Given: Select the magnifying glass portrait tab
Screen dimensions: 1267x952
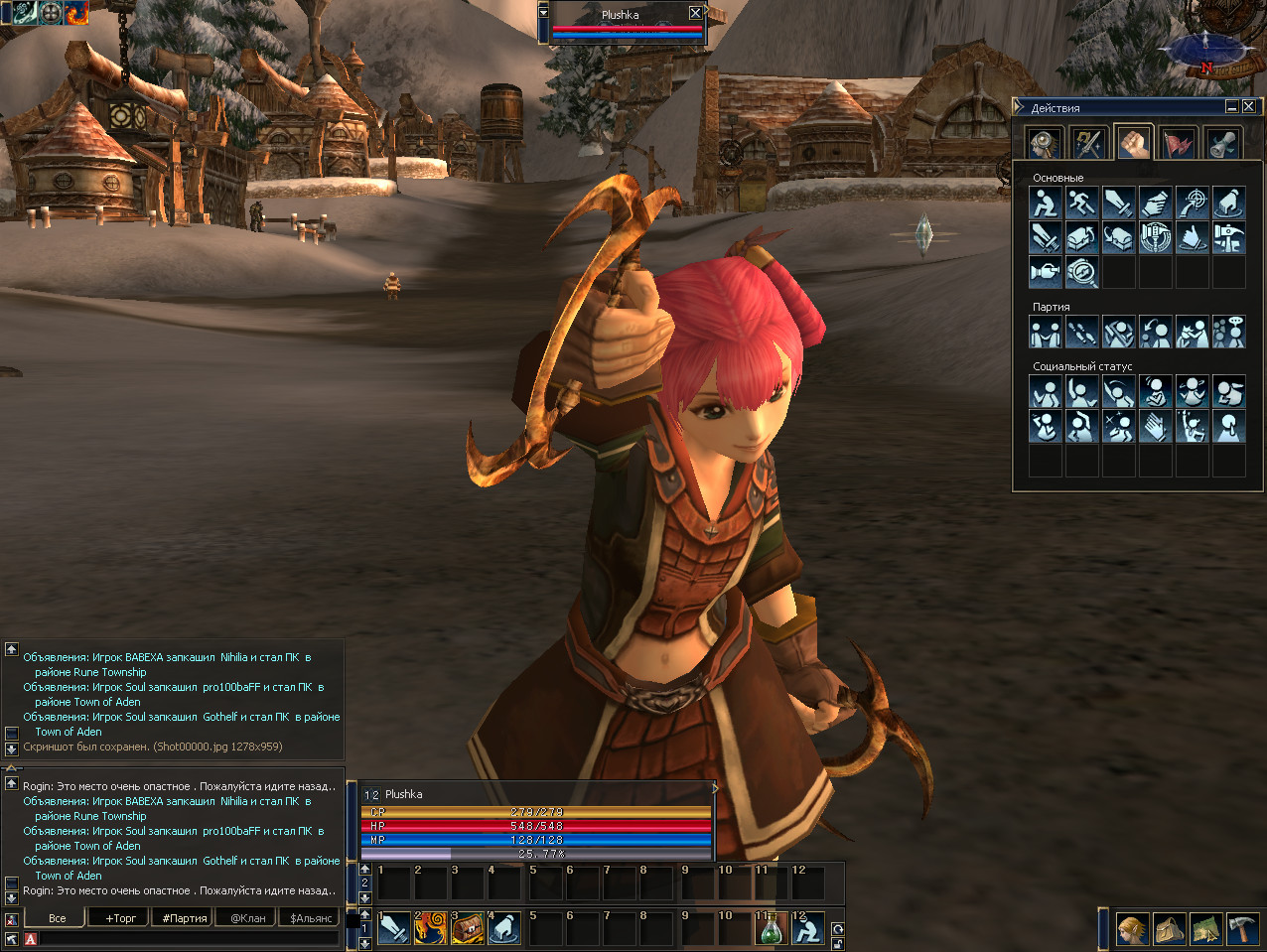Looking at the screenshot, I should (1044, 144).
